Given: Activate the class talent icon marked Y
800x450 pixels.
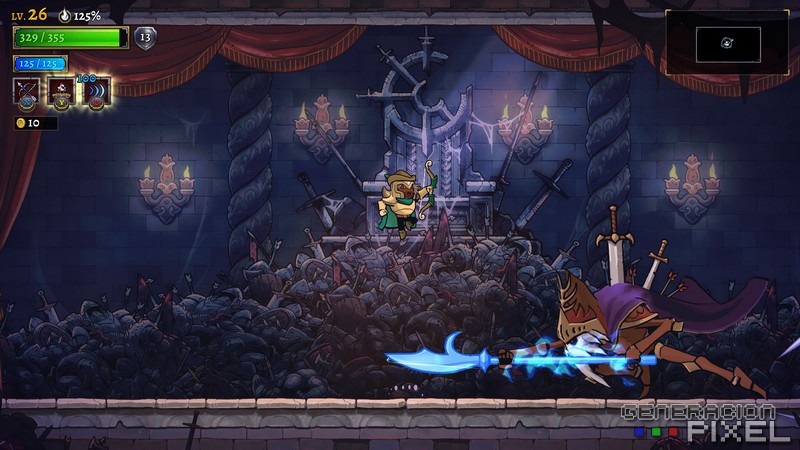Looking at the screenshot, I should pyautogui.click(x=61, y=92).
